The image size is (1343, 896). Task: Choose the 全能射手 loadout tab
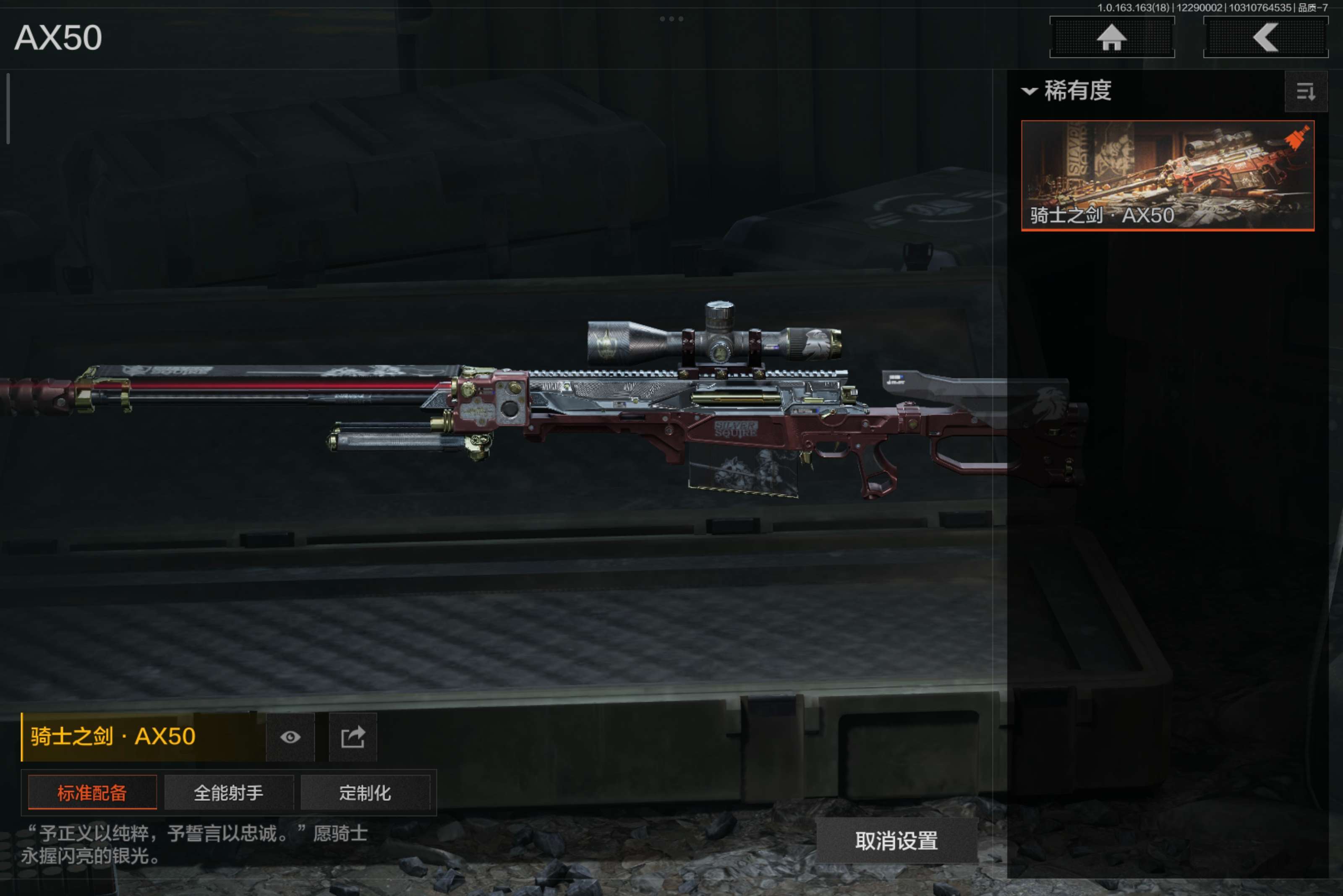[x=229, y=792]
